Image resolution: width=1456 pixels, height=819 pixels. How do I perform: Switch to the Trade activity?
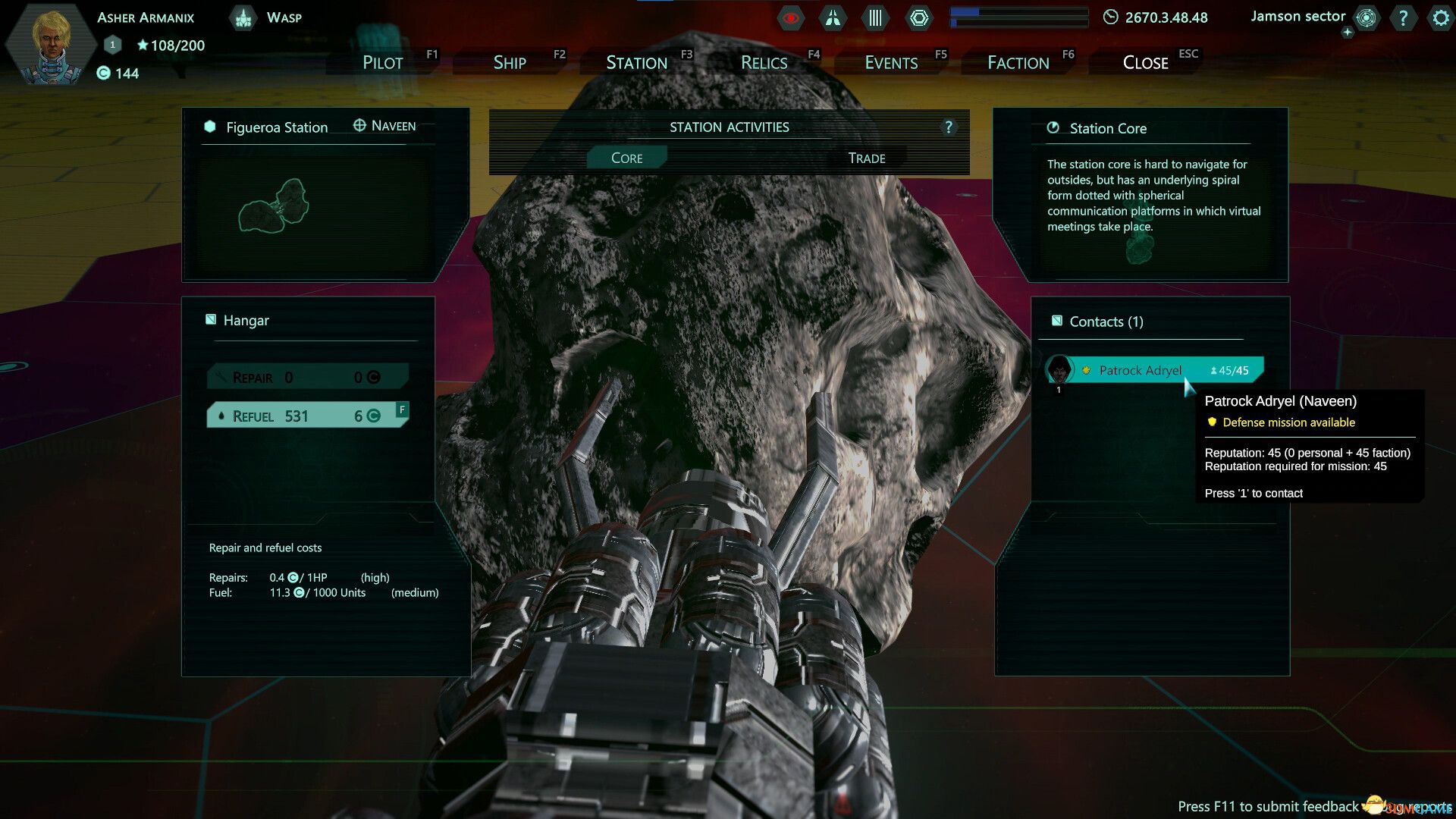866,158
